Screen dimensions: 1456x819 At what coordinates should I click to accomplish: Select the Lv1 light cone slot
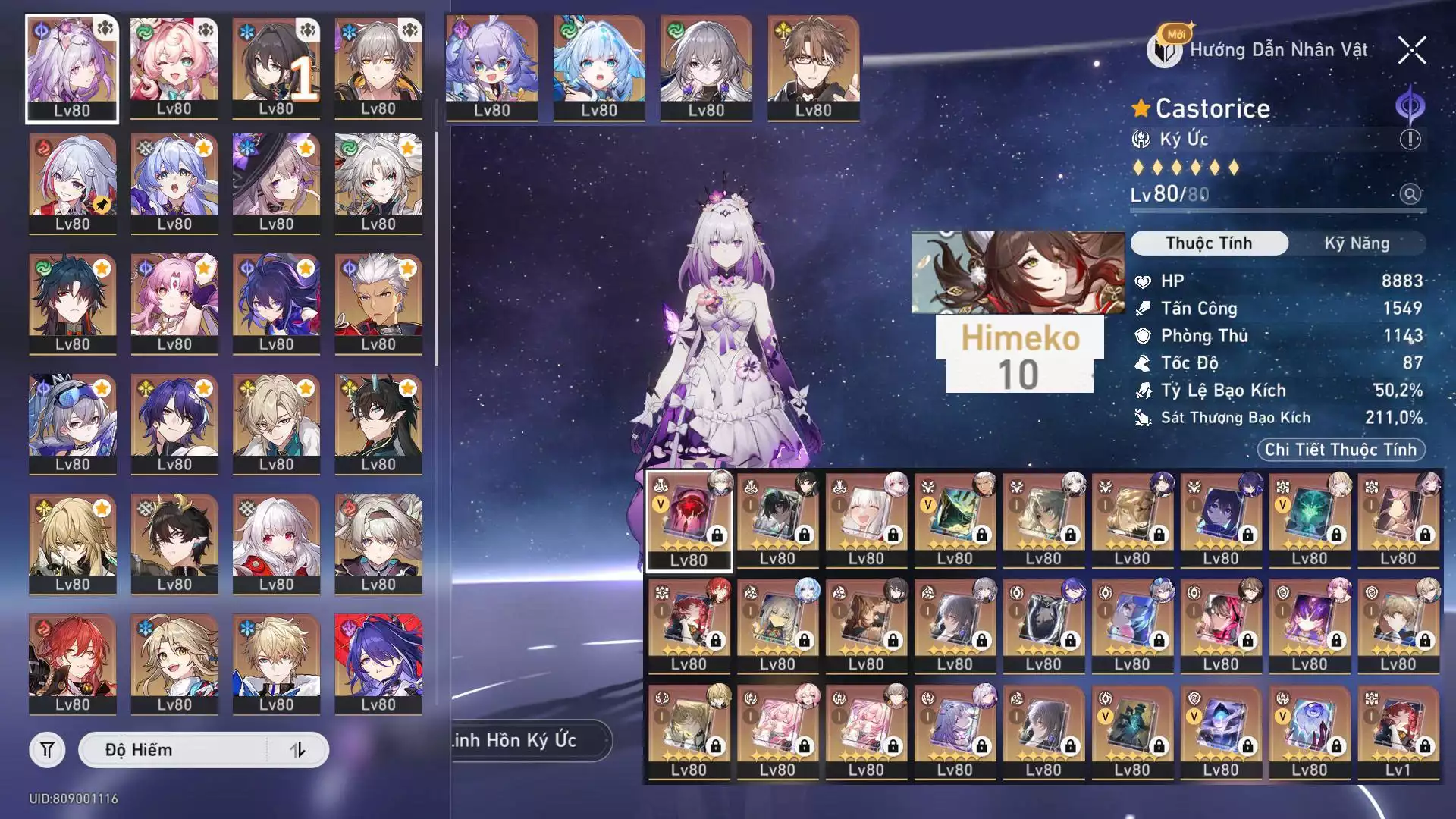1398,732
